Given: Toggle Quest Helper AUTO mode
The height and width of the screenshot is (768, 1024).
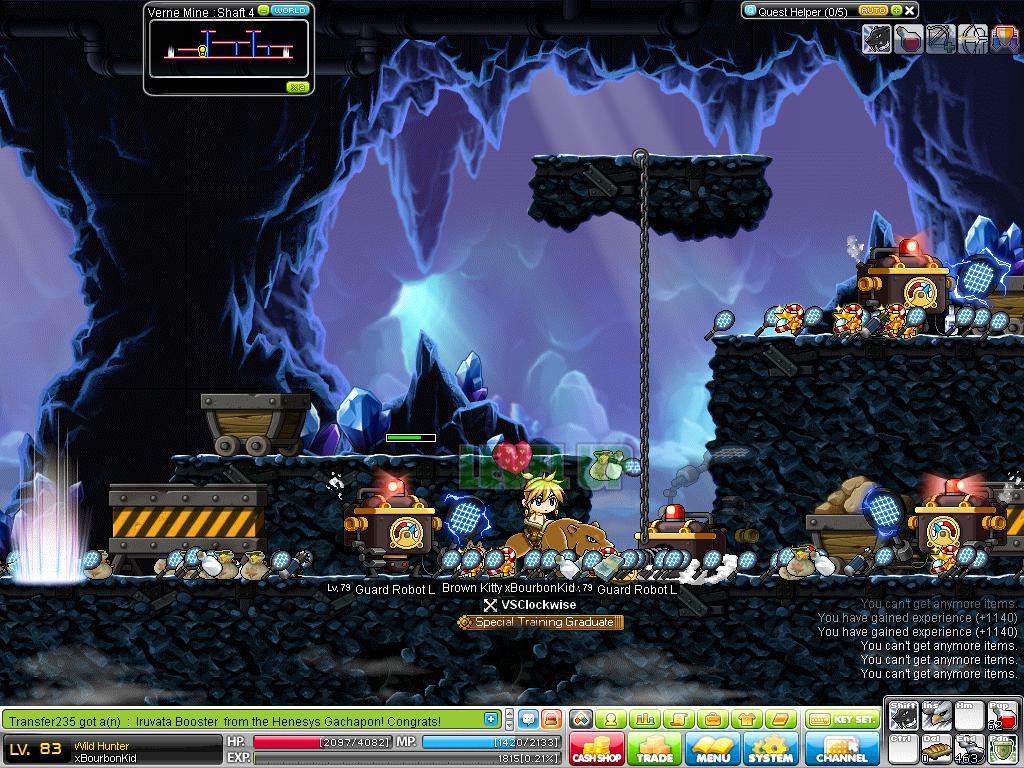Looking at the screenshot, I should 872,11.
